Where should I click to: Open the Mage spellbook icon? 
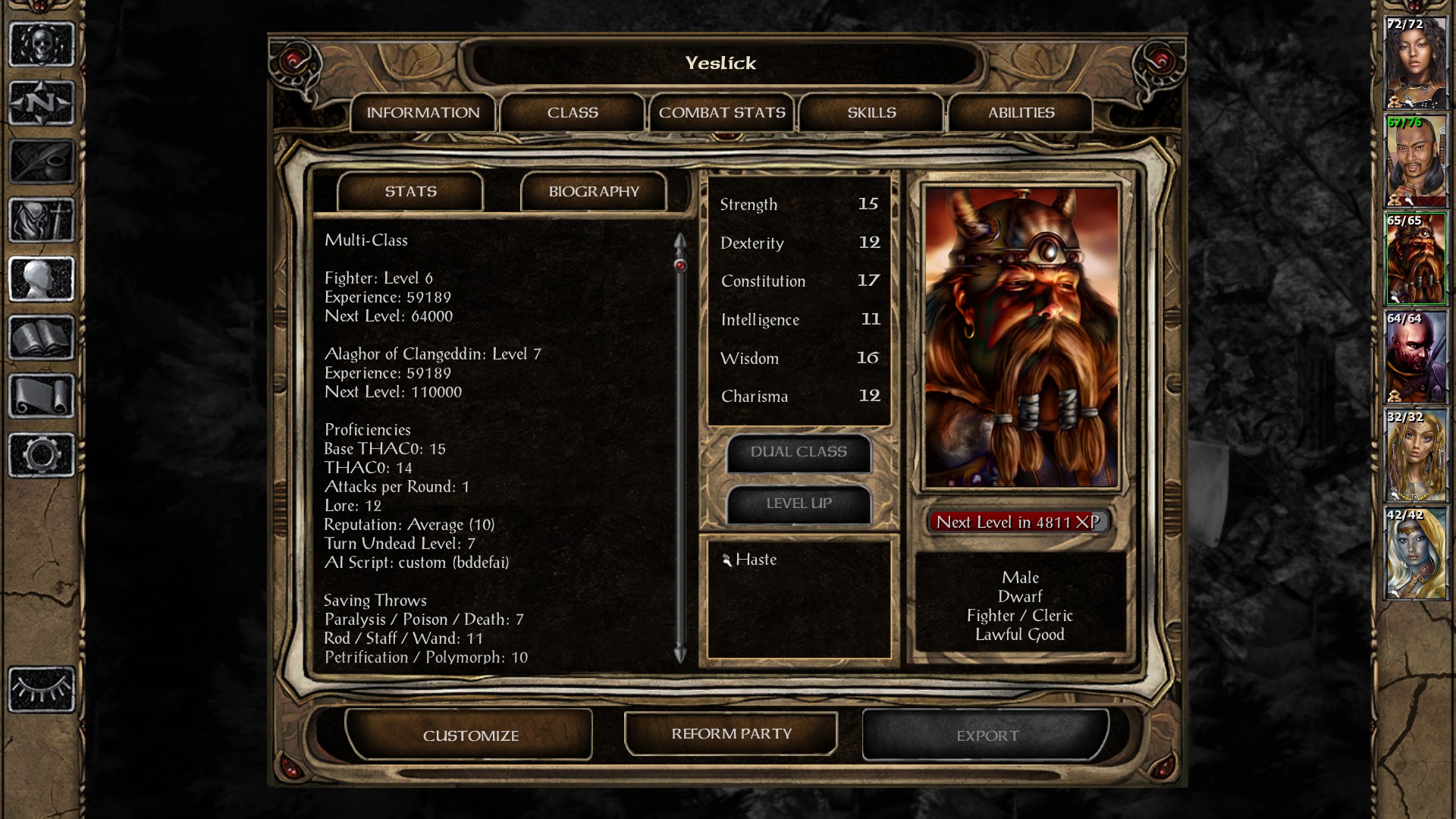pos(42,339)
